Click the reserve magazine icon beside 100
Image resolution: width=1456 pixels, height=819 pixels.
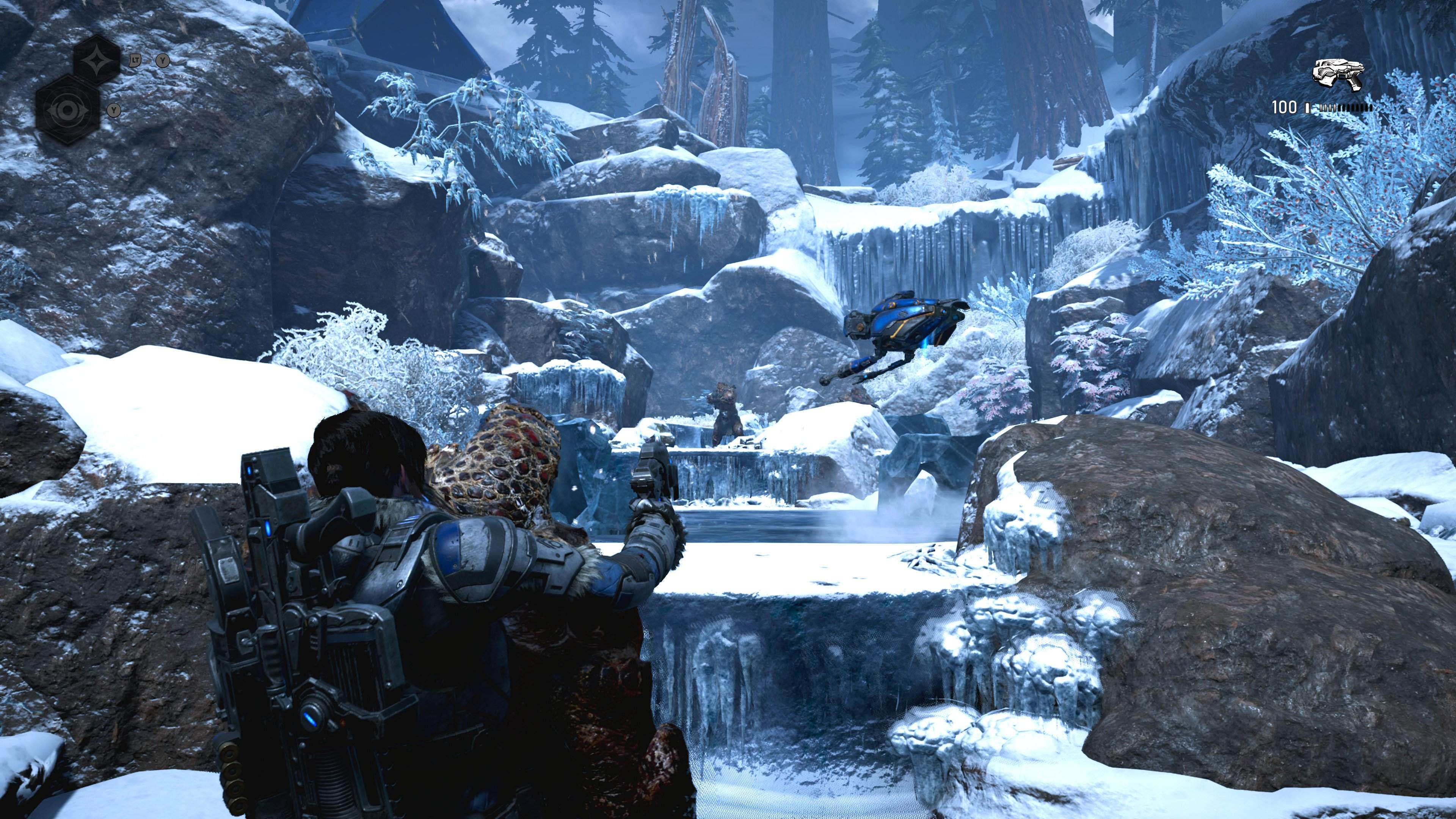point(1307,108)
